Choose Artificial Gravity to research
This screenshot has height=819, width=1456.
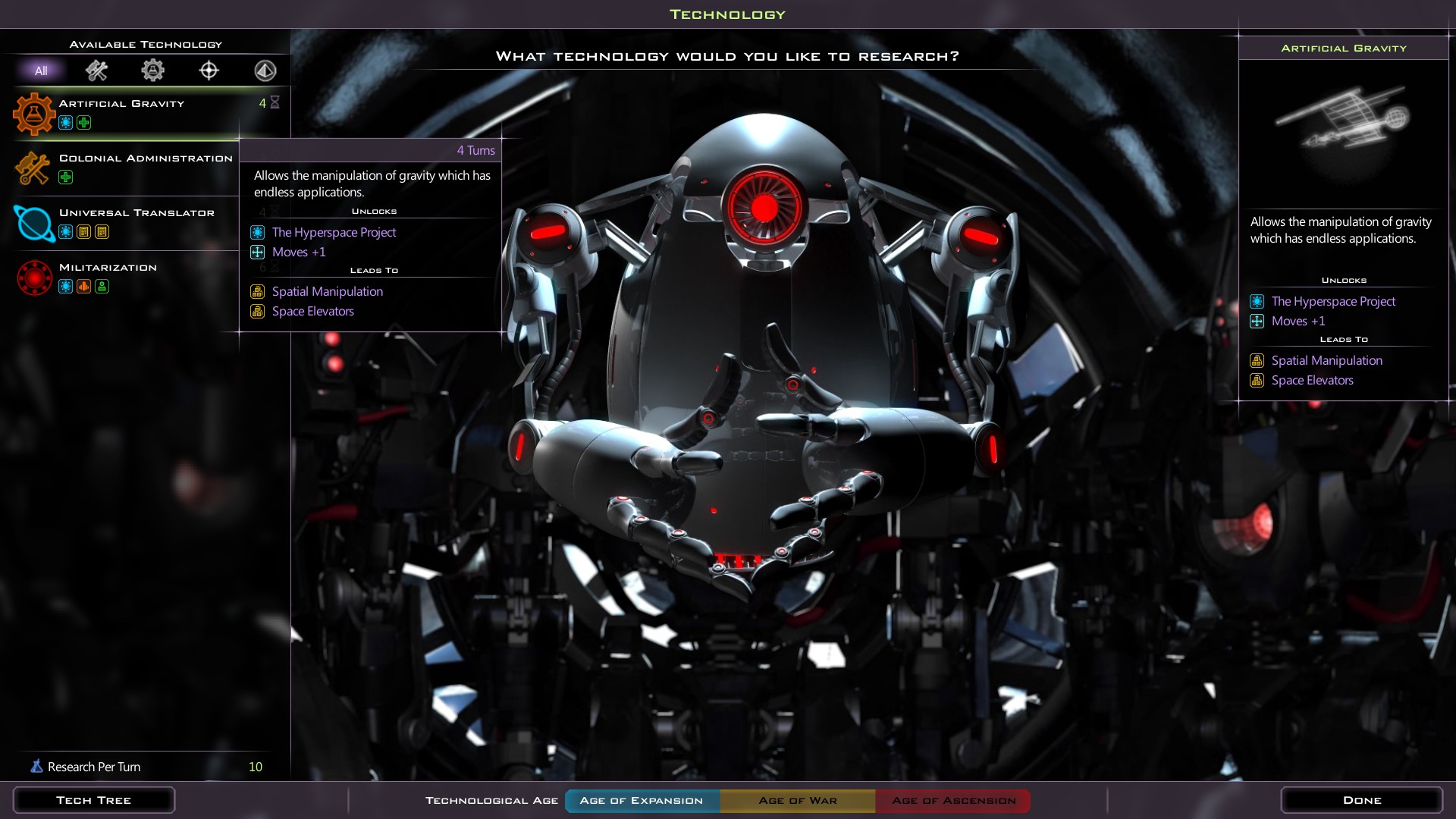pyautogui.click(x=121, y=104)
